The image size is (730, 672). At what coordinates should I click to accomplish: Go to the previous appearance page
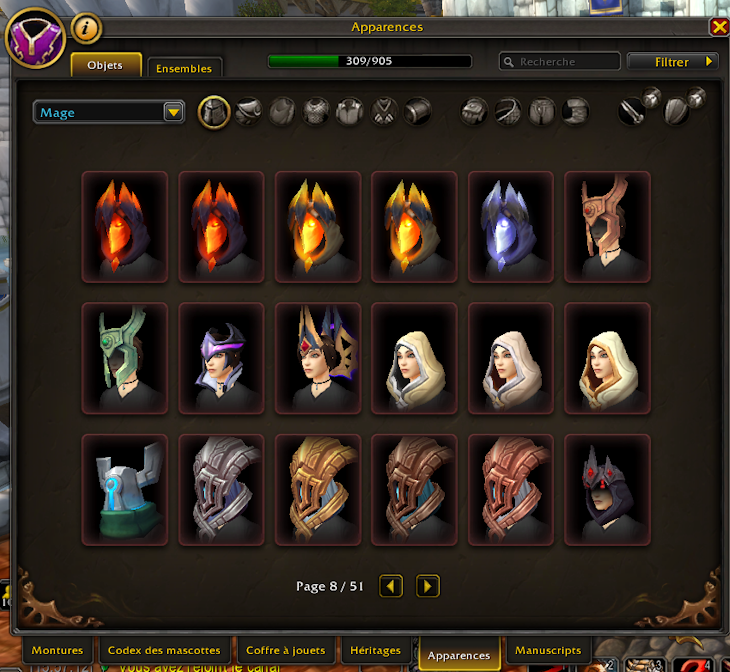point(392,586)
